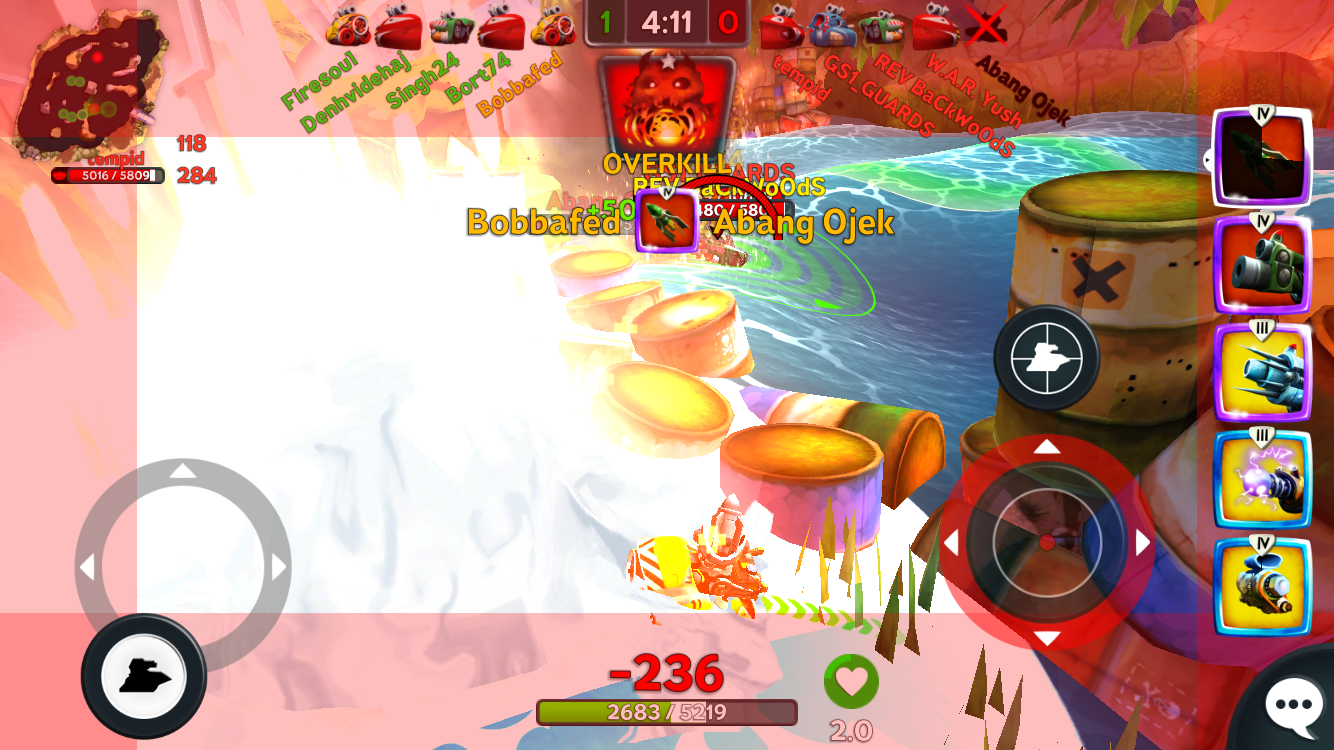1334x750 pixels.
Task: Tap the movement joystick's left arrow
Action: 88,568
